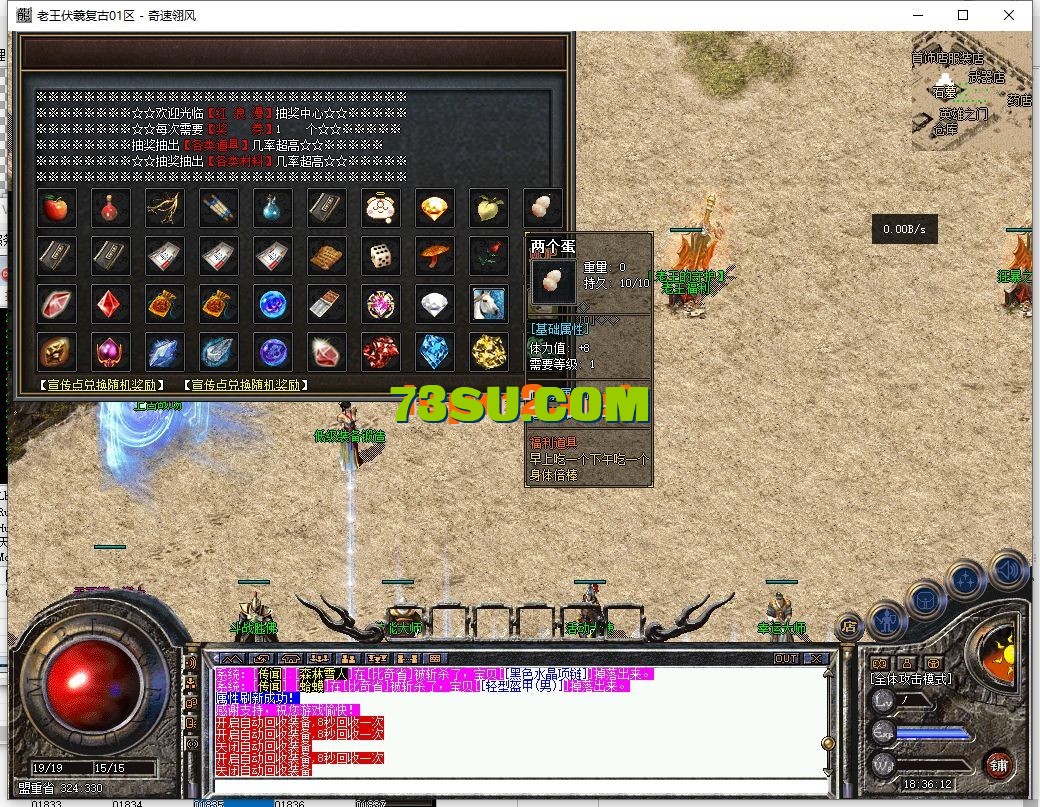Select the red rose item slot
This screenshot has width=1040, height=807.
coord(489,255)
